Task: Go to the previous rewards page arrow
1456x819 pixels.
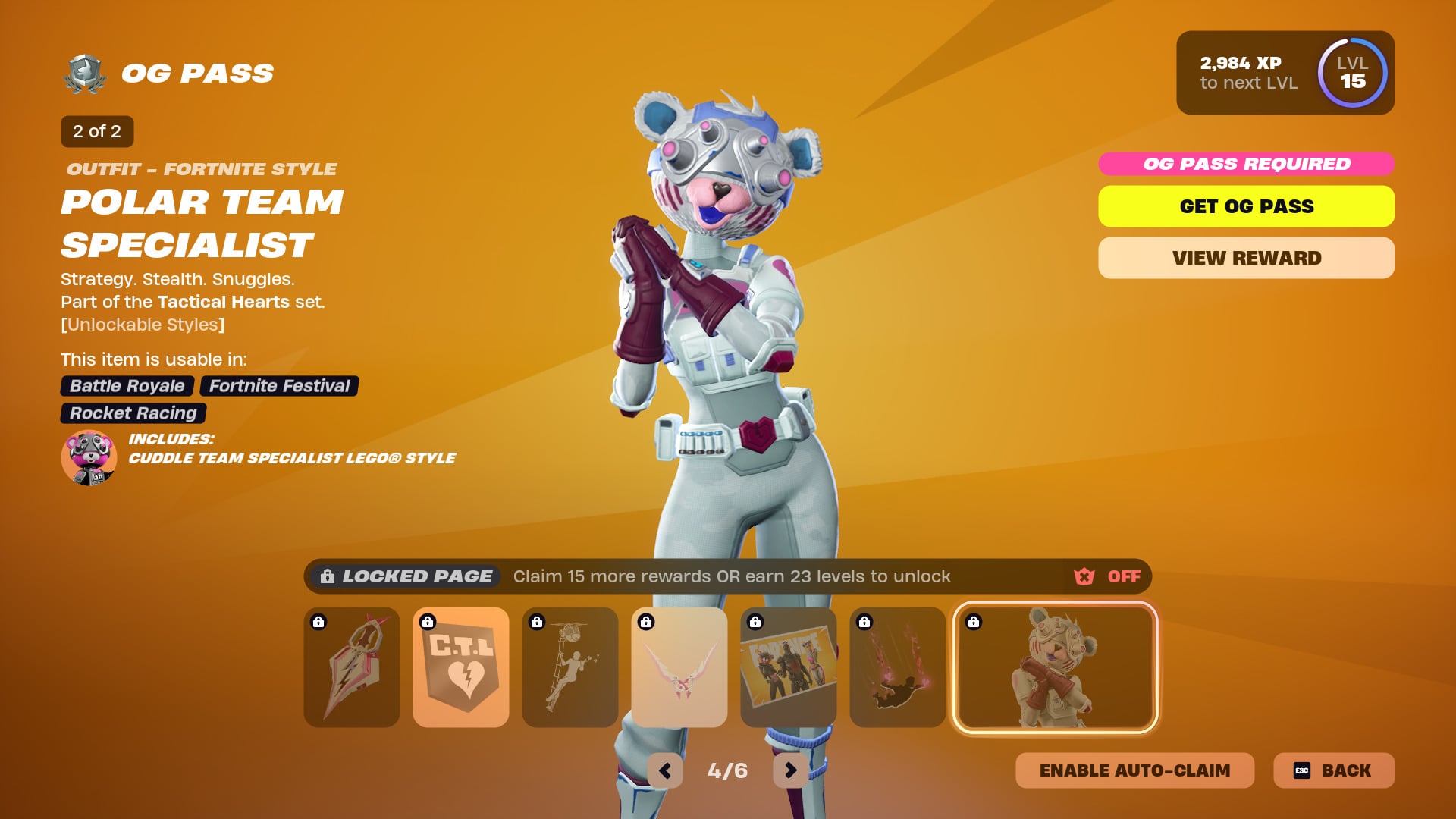Action: (665, 770)
